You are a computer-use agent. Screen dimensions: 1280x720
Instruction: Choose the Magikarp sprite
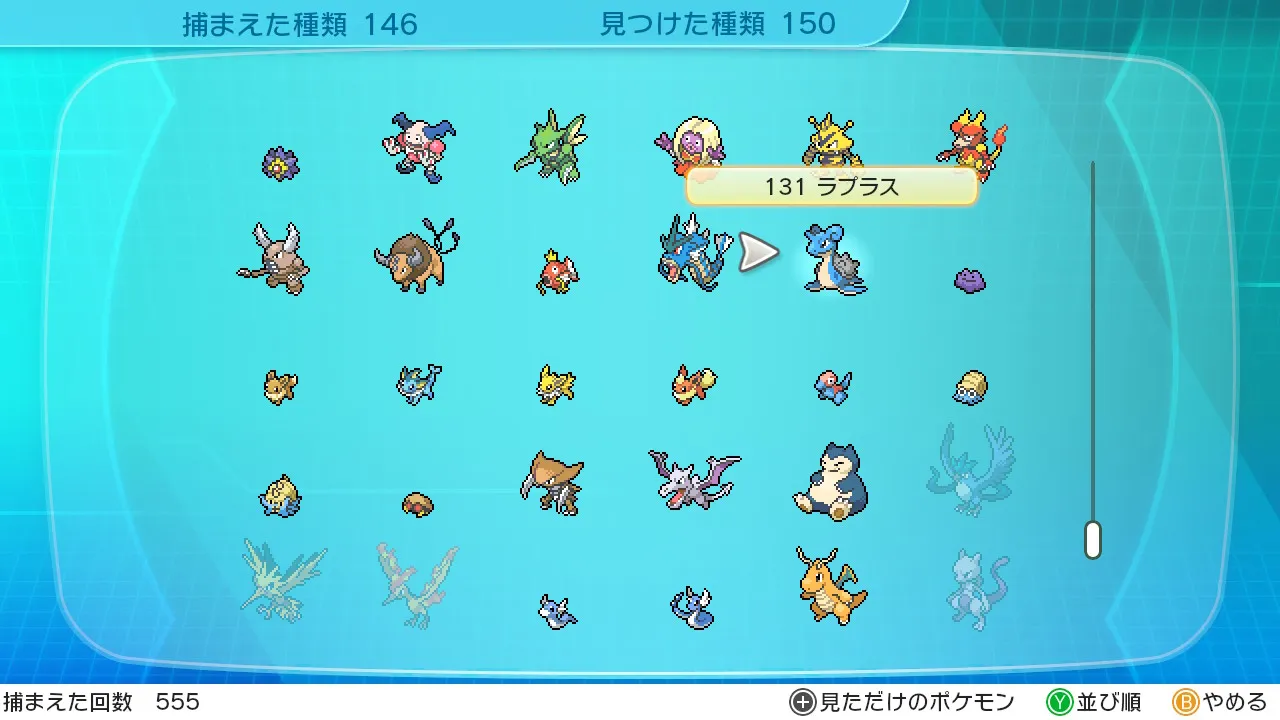[556, 272]
